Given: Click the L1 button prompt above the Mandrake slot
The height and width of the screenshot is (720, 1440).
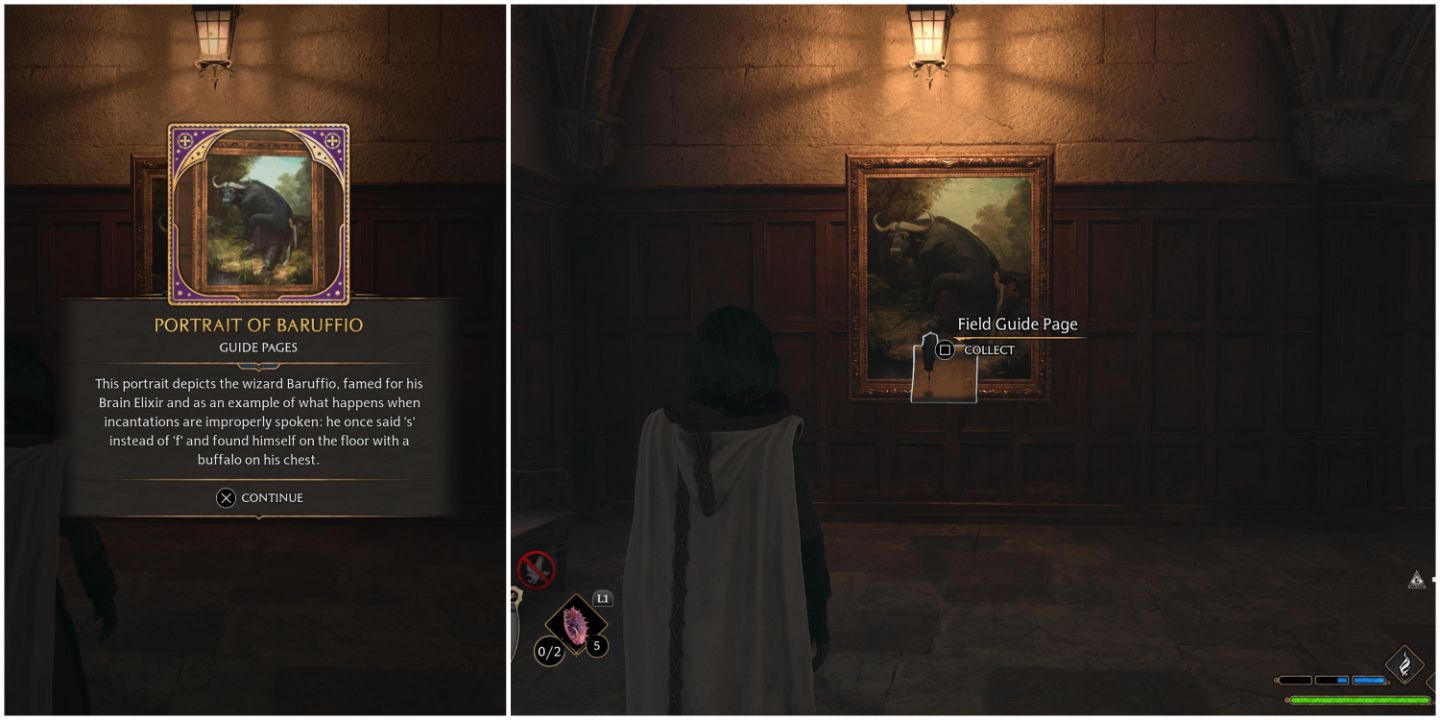Looking at the screenshot, I should (603, 597).
